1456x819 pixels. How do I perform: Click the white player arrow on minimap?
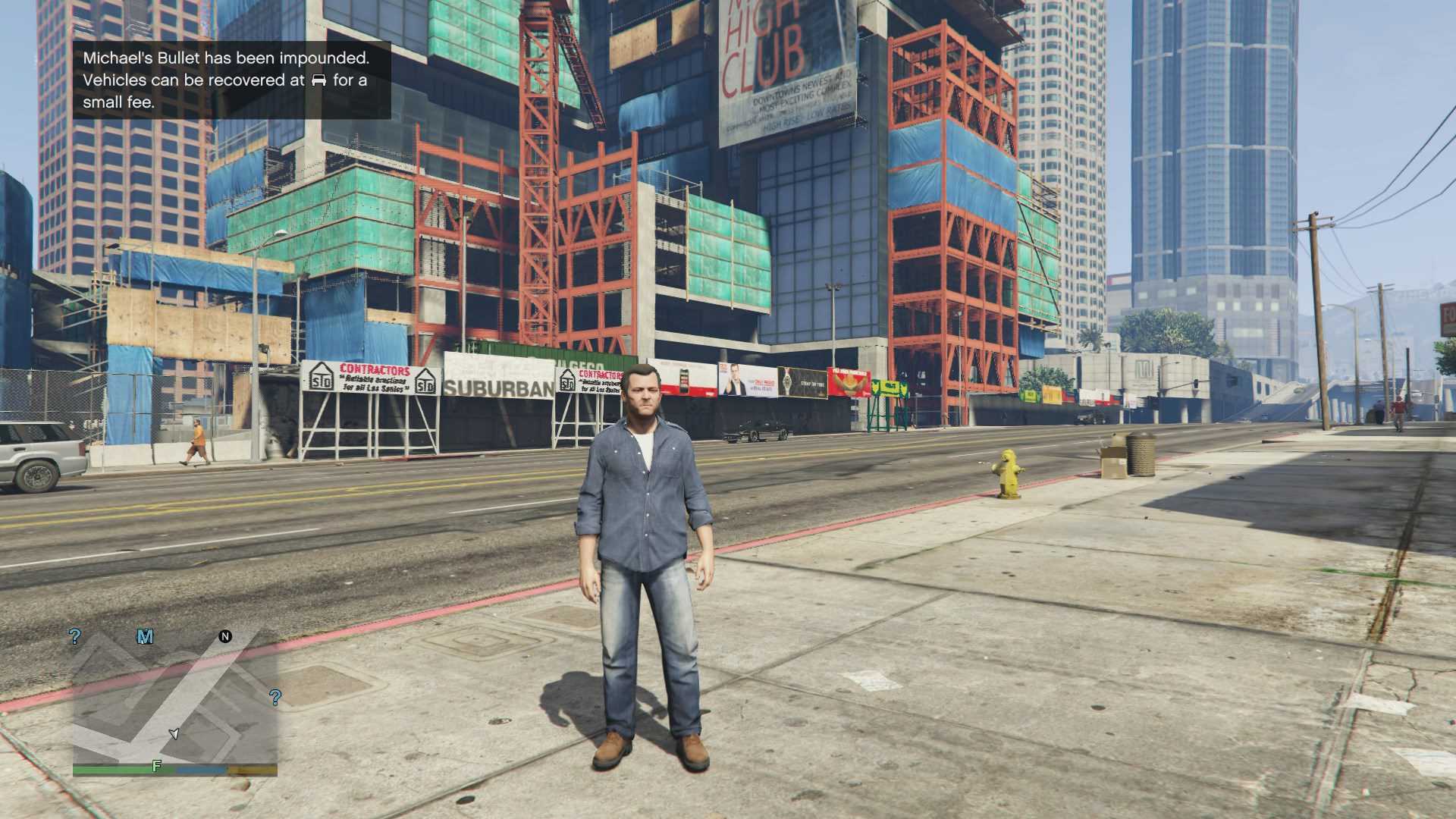pyautogui.click(x=174, y=733)
